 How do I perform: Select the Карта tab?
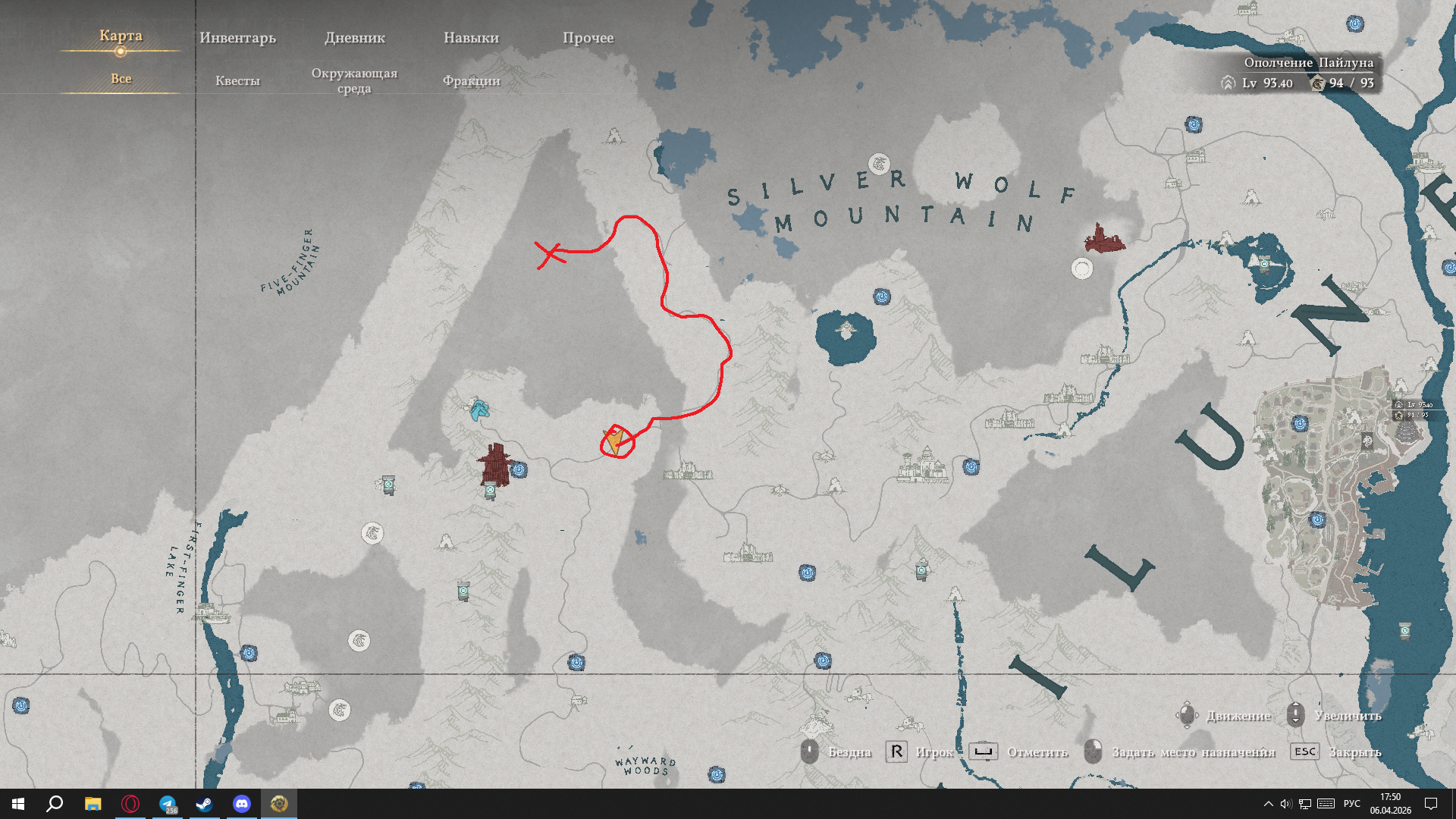[121, 36]
